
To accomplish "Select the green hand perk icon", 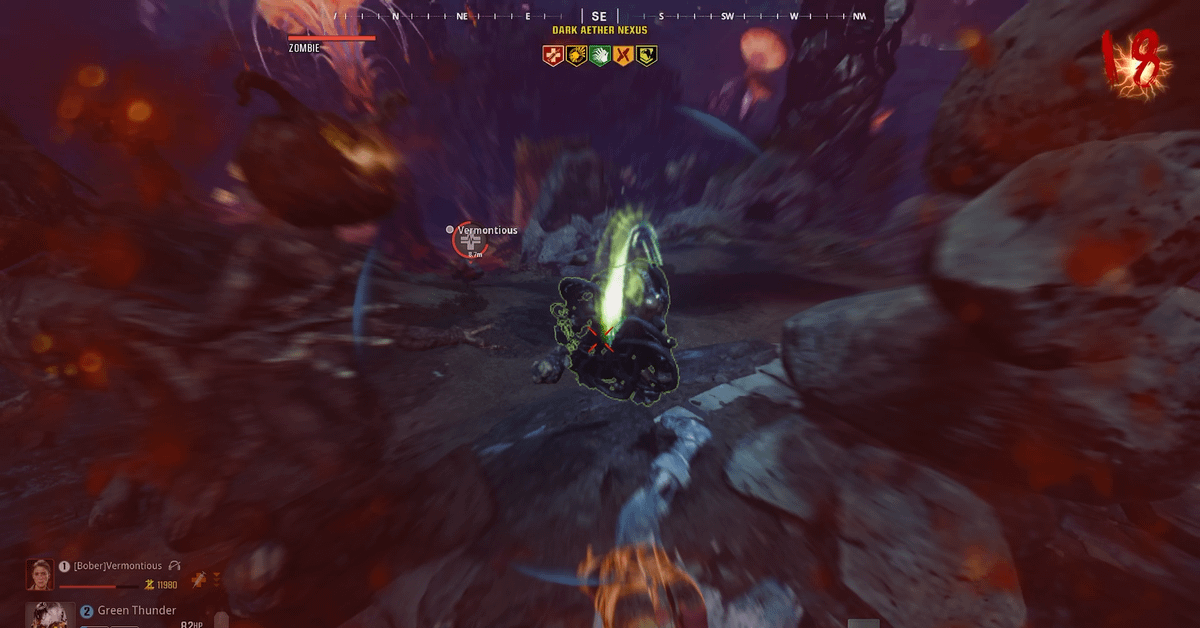I will point(600,56).
